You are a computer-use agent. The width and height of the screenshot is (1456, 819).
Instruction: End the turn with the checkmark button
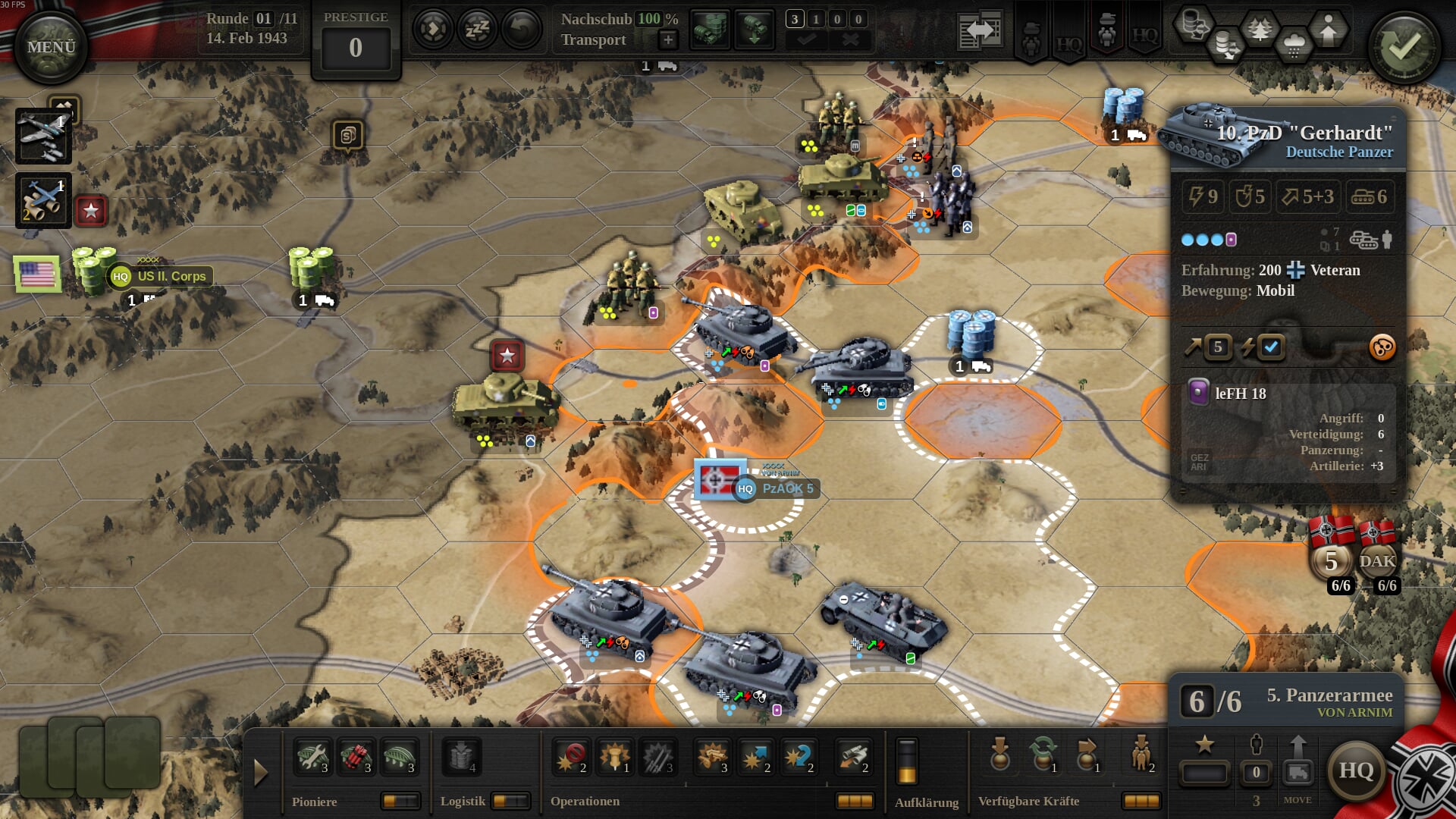coord(1404,47)
